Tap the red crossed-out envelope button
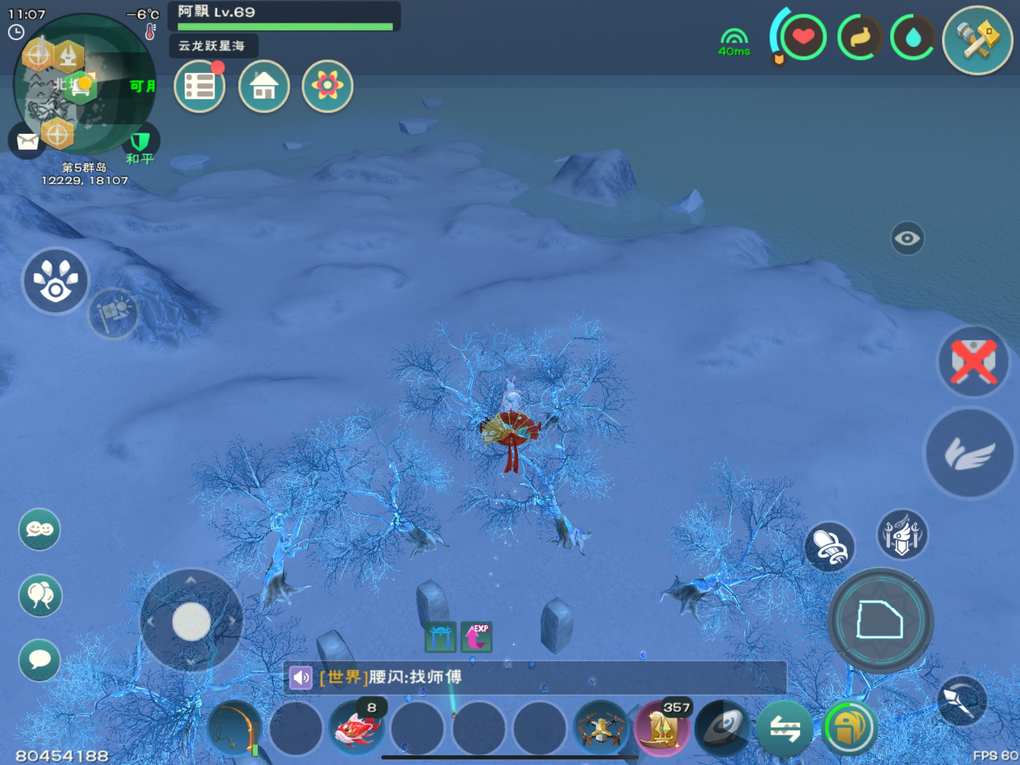Viewport: 1020px width, 765px height. (x=973, y=361)
